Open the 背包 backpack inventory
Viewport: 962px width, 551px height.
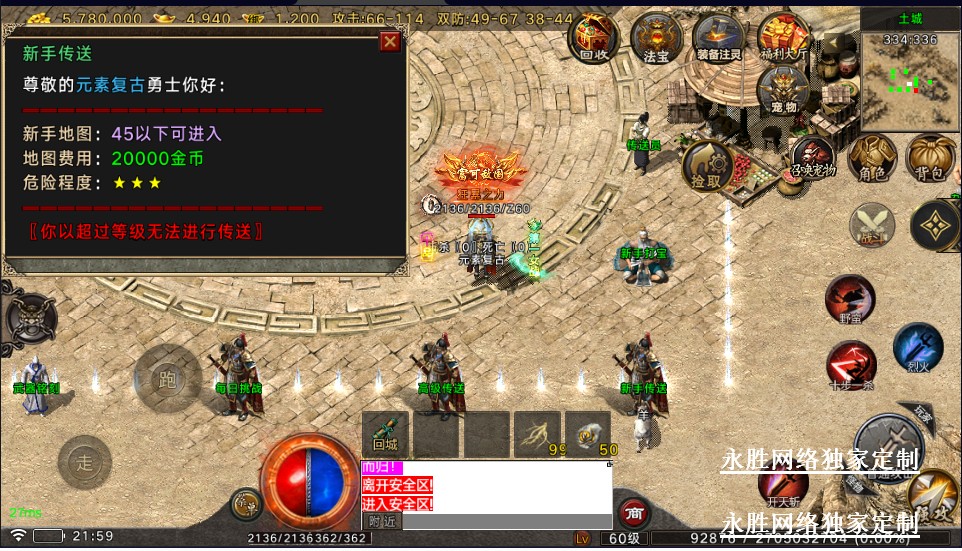click(930, 159)
